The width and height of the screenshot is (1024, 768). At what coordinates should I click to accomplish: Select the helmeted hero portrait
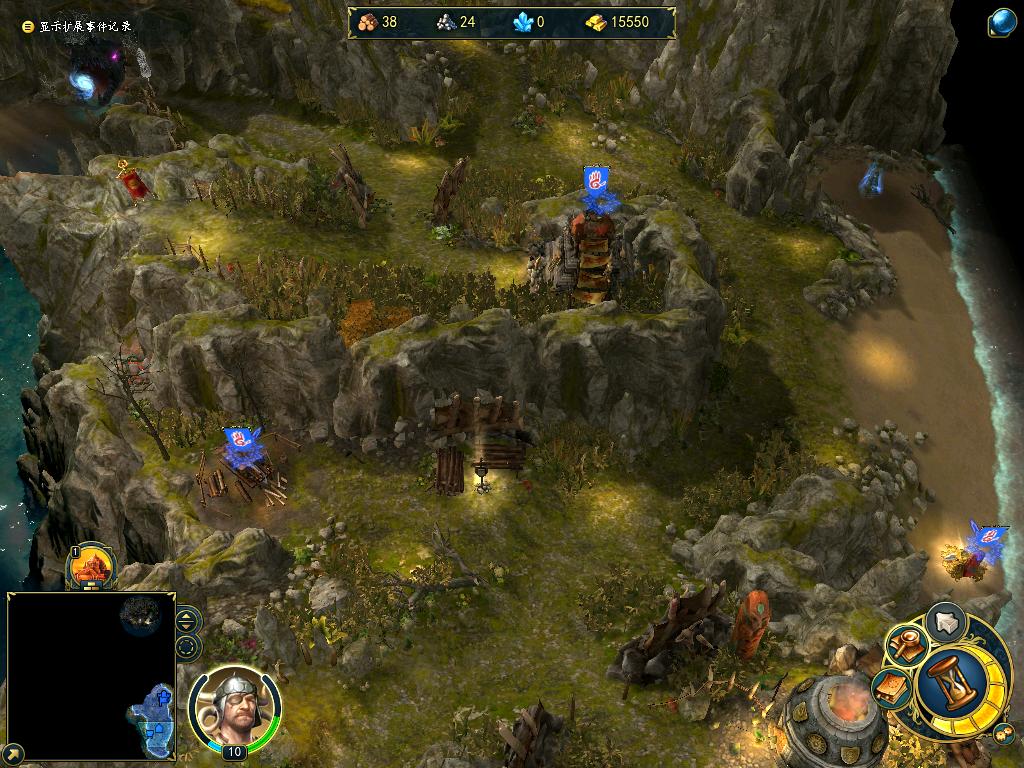point(234,706)
